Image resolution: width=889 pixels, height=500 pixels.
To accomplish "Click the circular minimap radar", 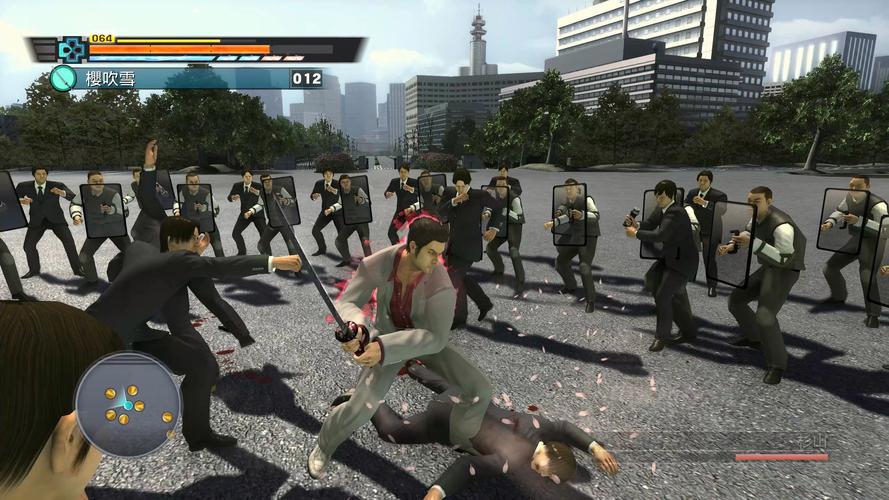I will pyautogui.click(x=127, y=404).
